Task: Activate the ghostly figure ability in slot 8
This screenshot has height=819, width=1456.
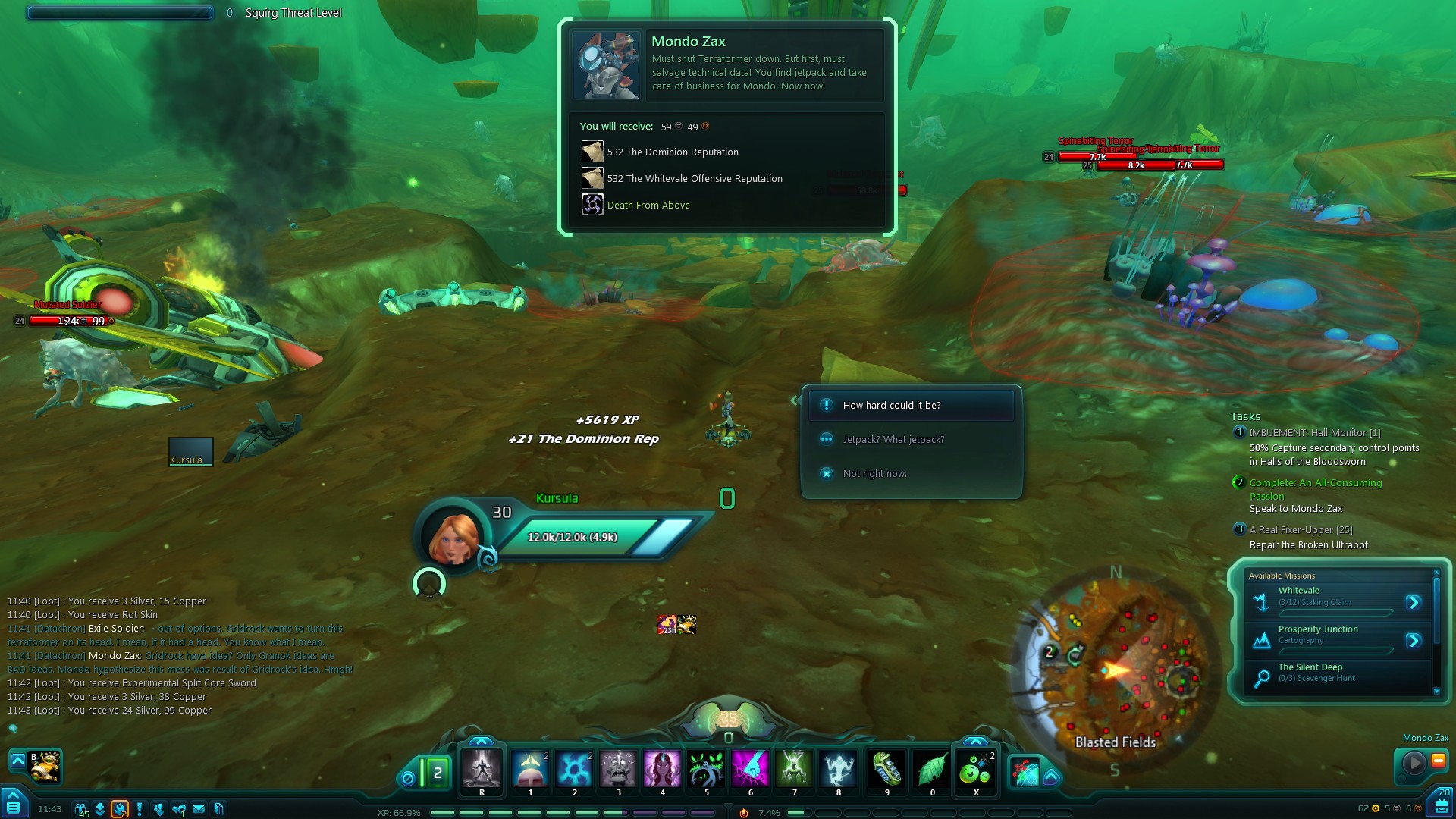Action: [x=838, y=770]
